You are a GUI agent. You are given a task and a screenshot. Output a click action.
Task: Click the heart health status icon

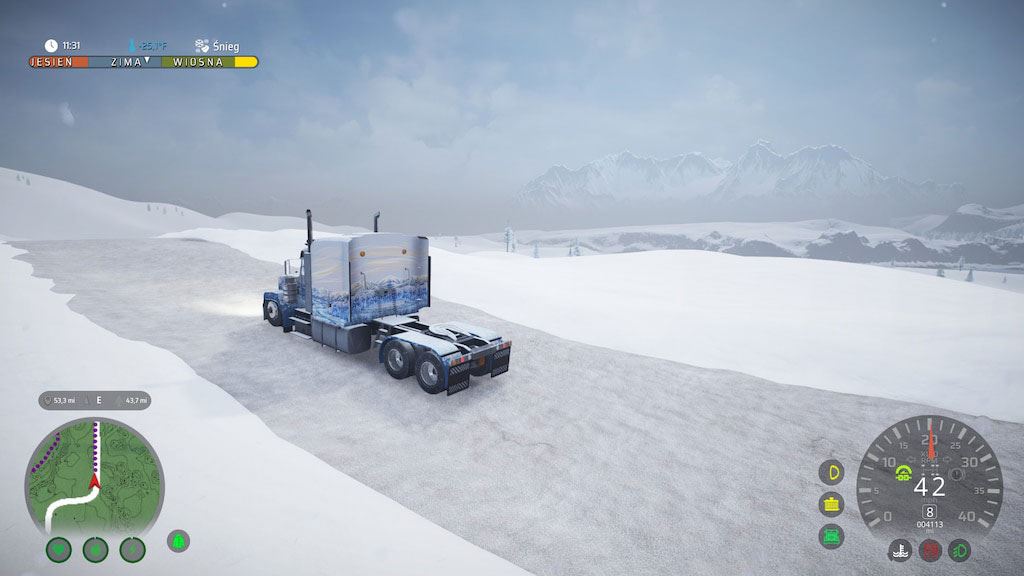(x=59, y=549)
